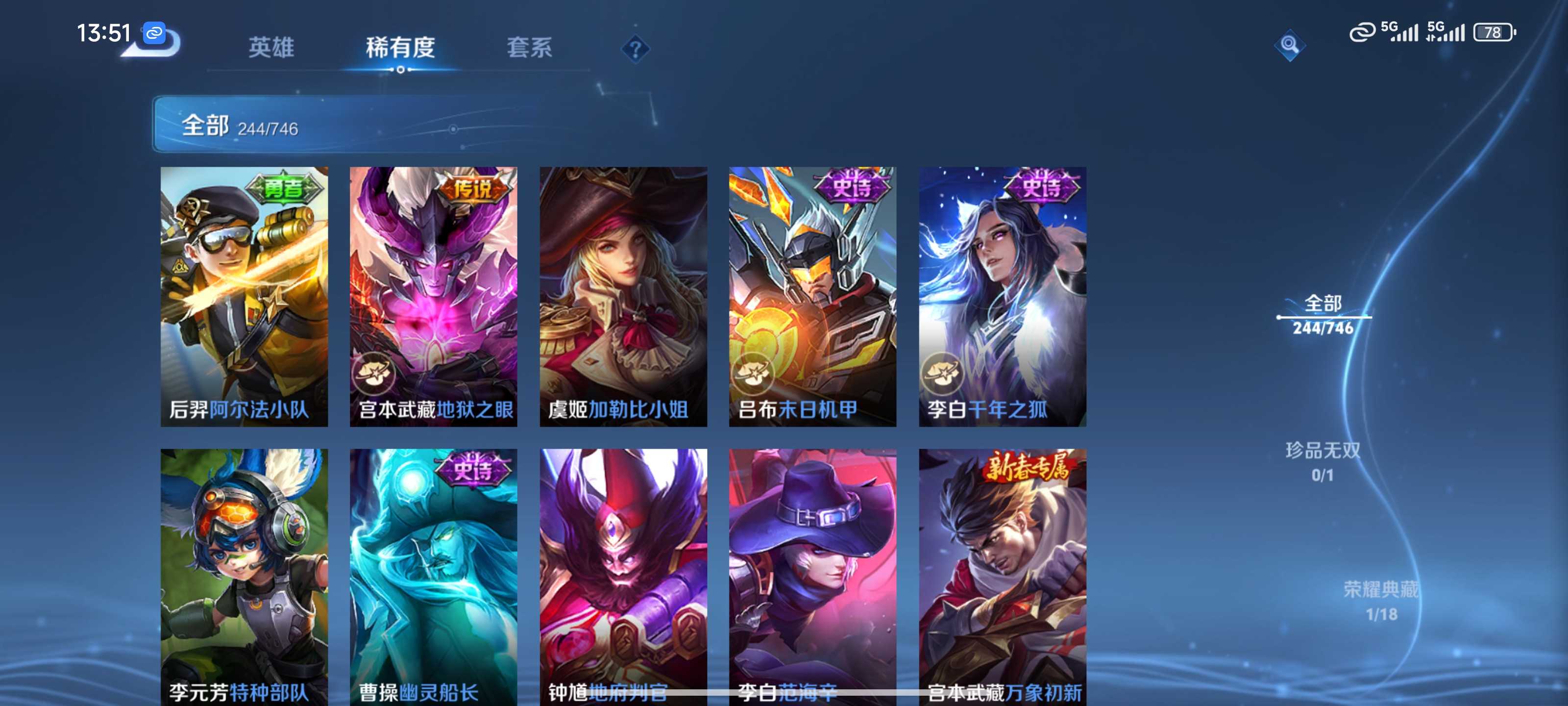Click the magnifier search icon
This screenshot has width=1568, height=706.
[x=1289, y=45]
